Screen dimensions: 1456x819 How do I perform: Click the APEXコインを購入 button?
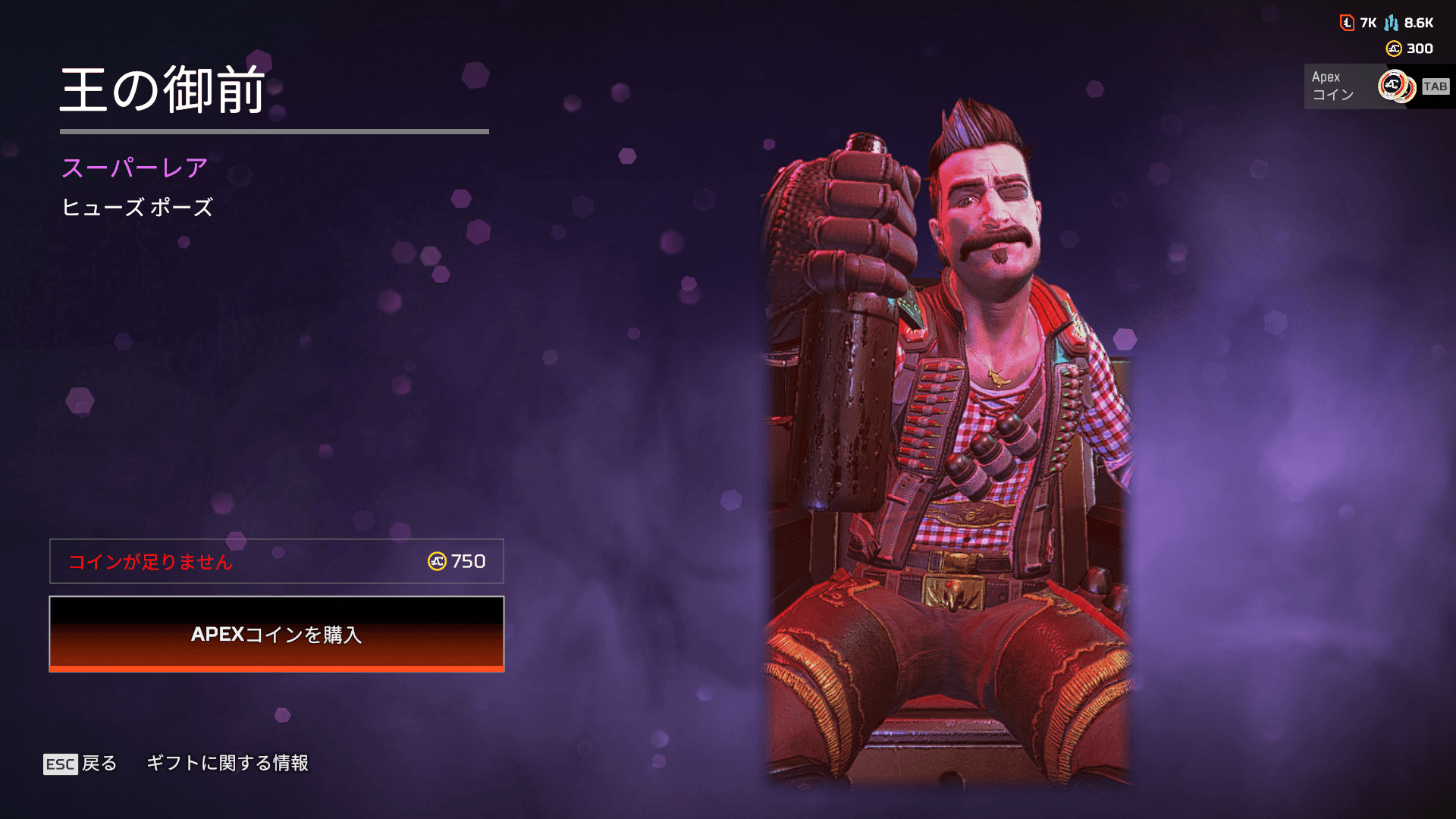(x=277, y=634)
